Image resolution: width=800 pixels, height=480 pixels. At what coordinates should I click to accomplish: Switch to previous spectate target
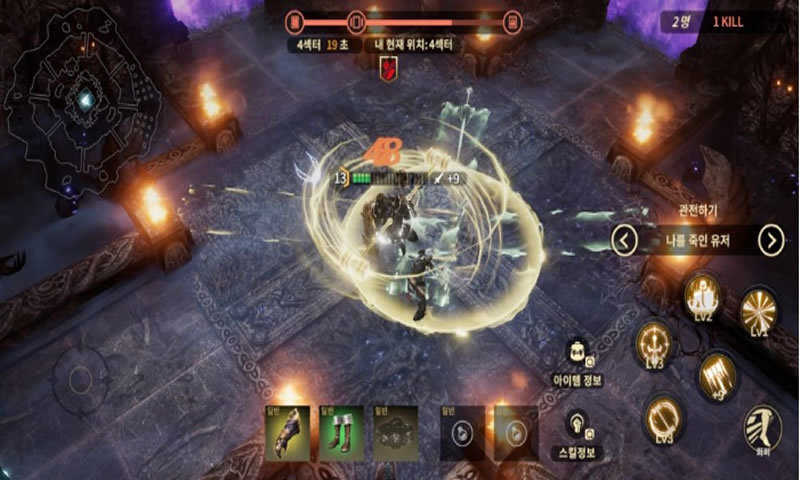pyautogui.click(x=625, y=240)
